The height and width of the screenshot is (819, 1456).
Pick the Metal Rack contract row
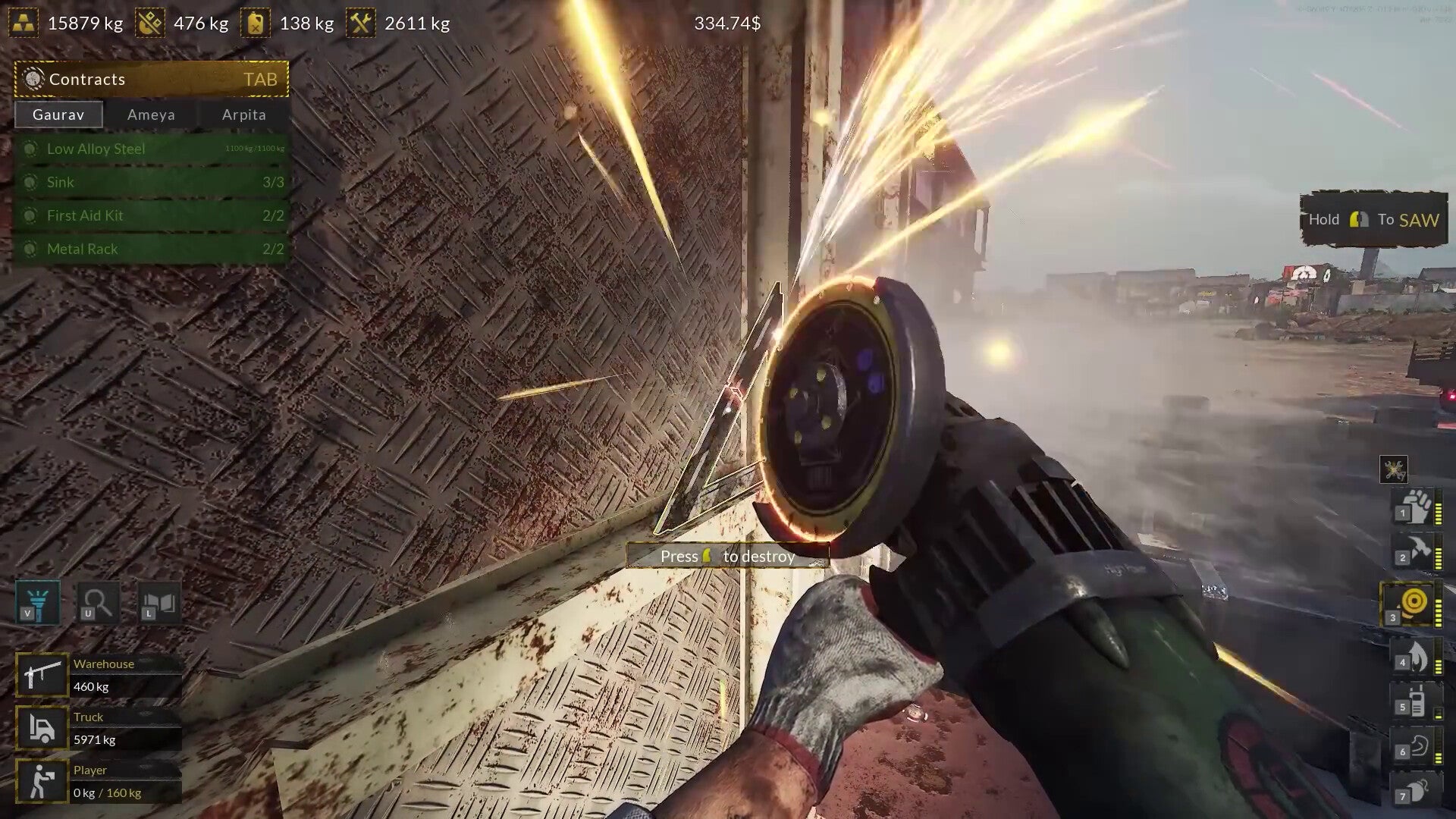151,249
